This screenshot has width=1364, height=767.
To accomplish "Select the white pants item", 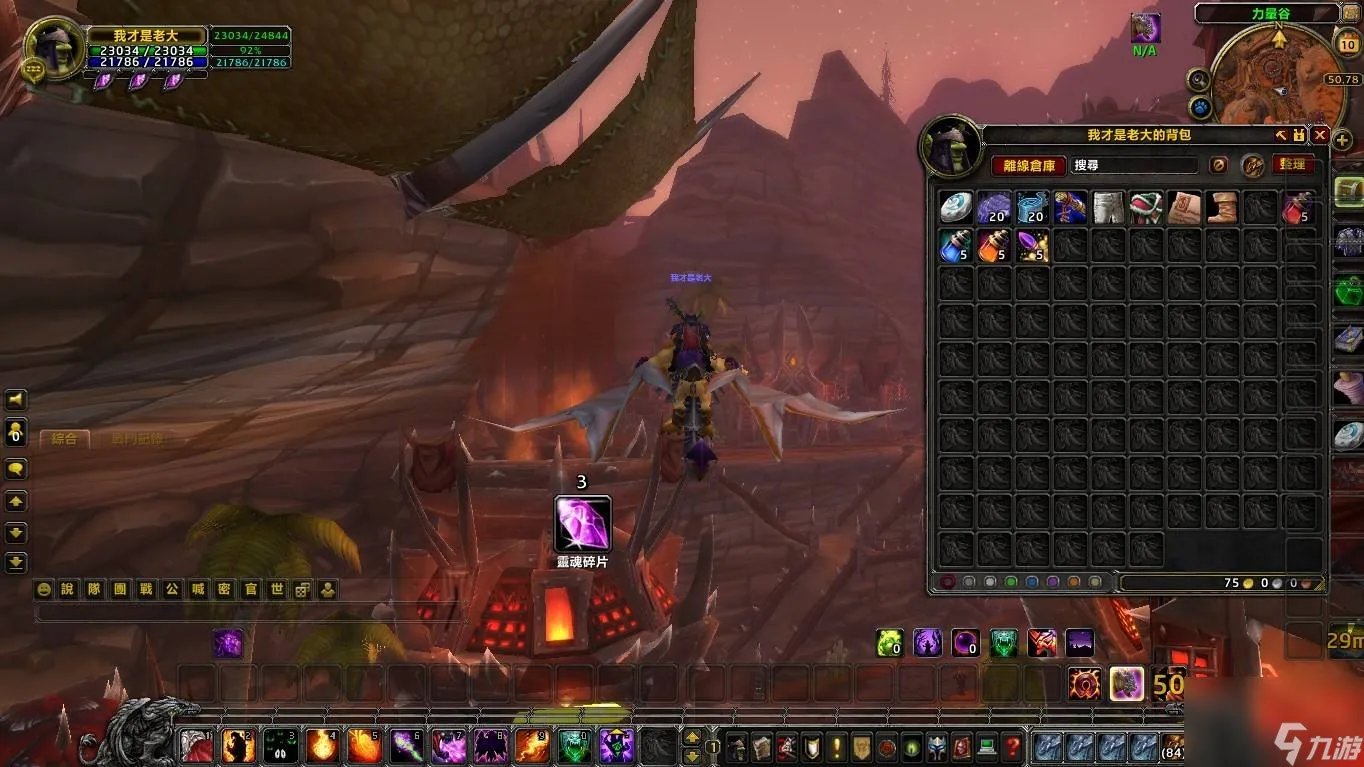I will tap(1108, 207).
